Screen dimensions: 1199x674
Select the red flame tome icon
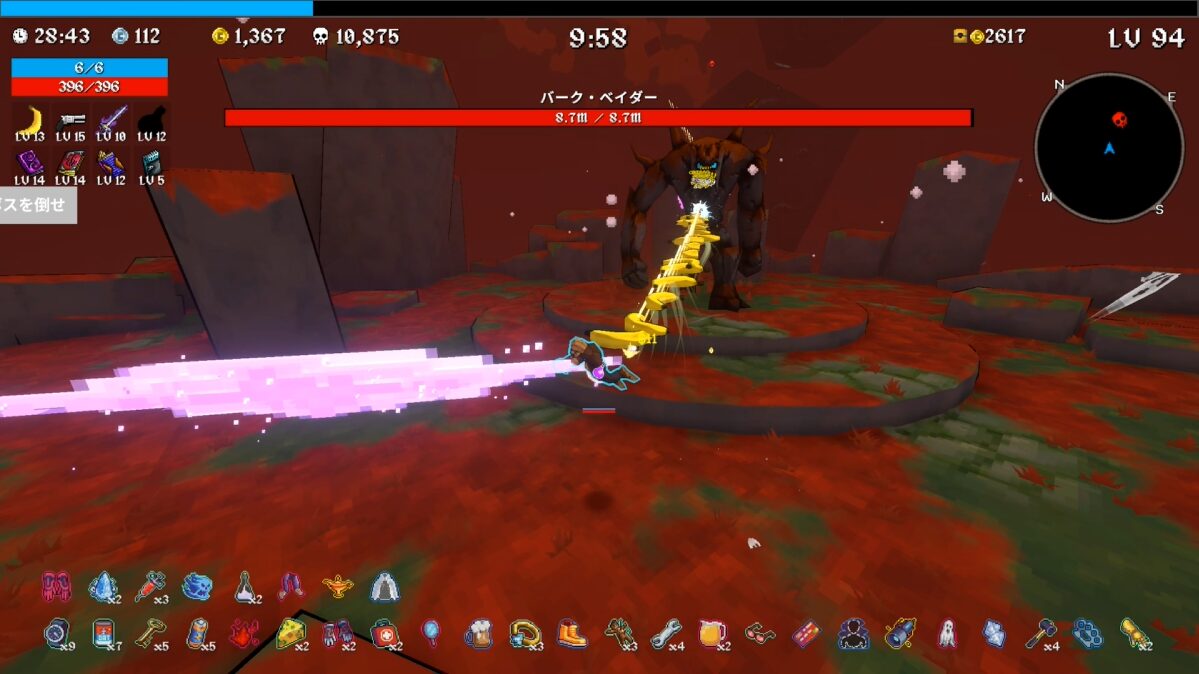coord(70,162)
